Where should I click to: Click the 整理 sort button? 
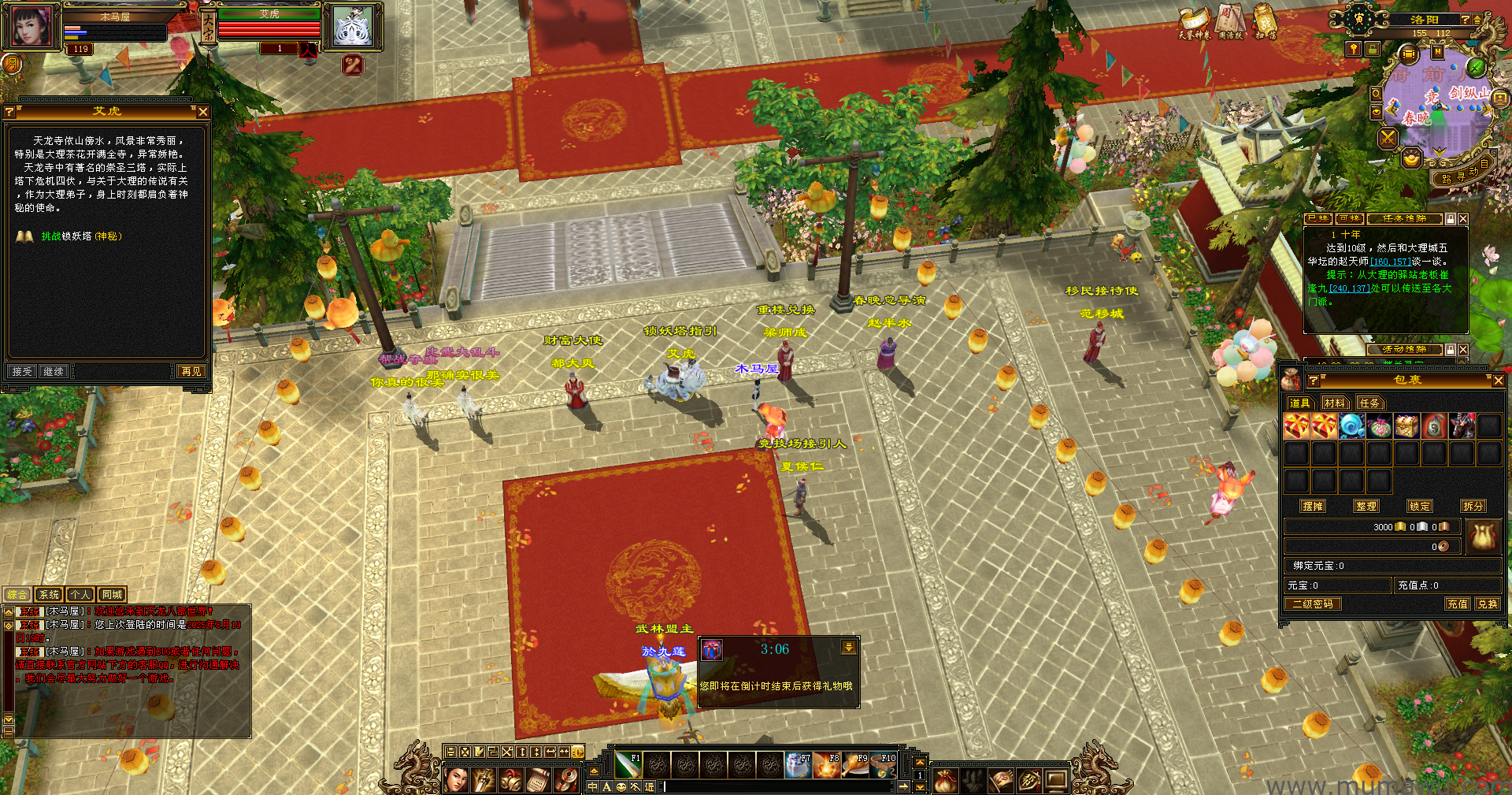(1366, 507)
